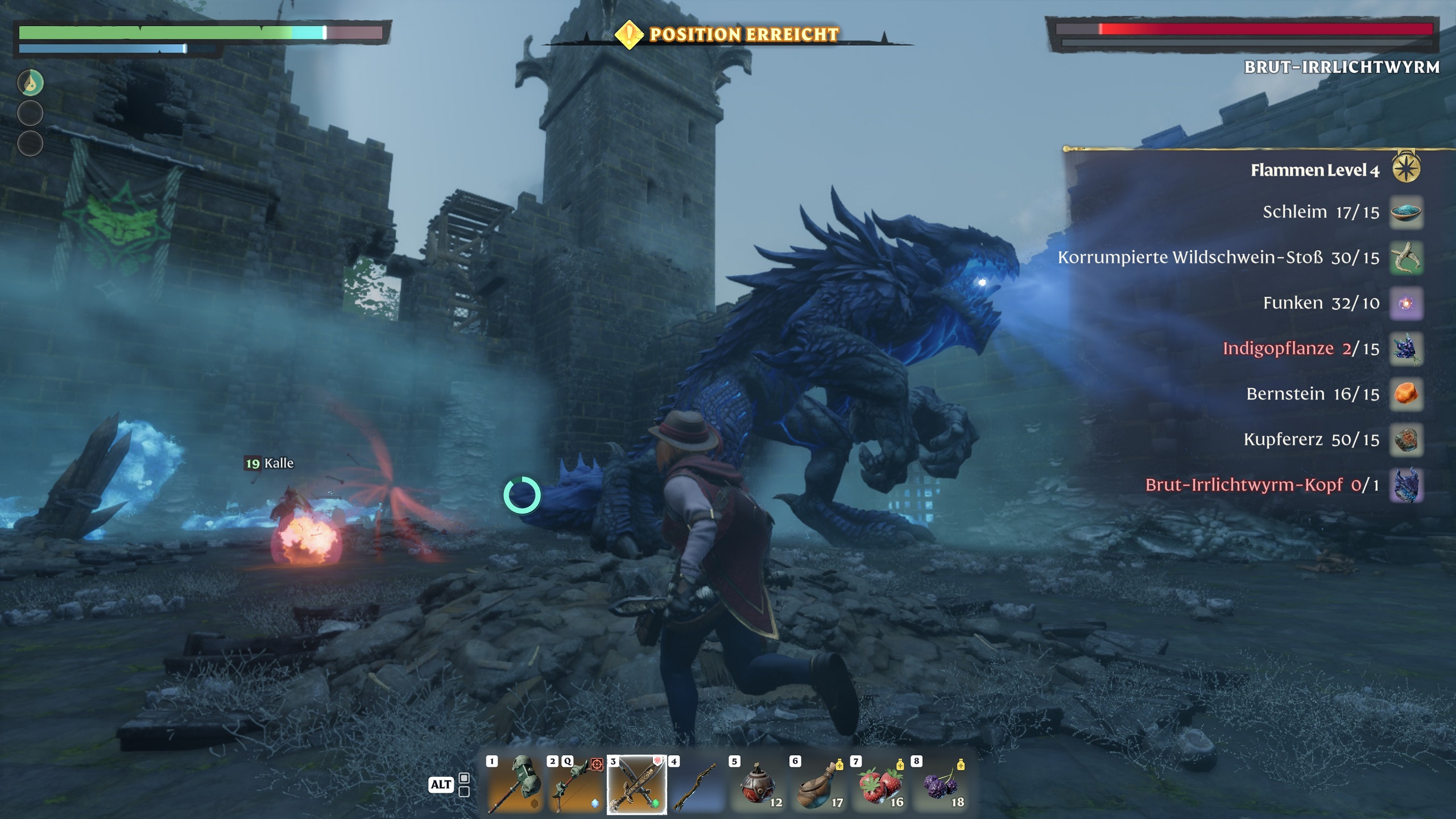
Task: Click the active droplet buff icon
Action: (x=31, y=83)
